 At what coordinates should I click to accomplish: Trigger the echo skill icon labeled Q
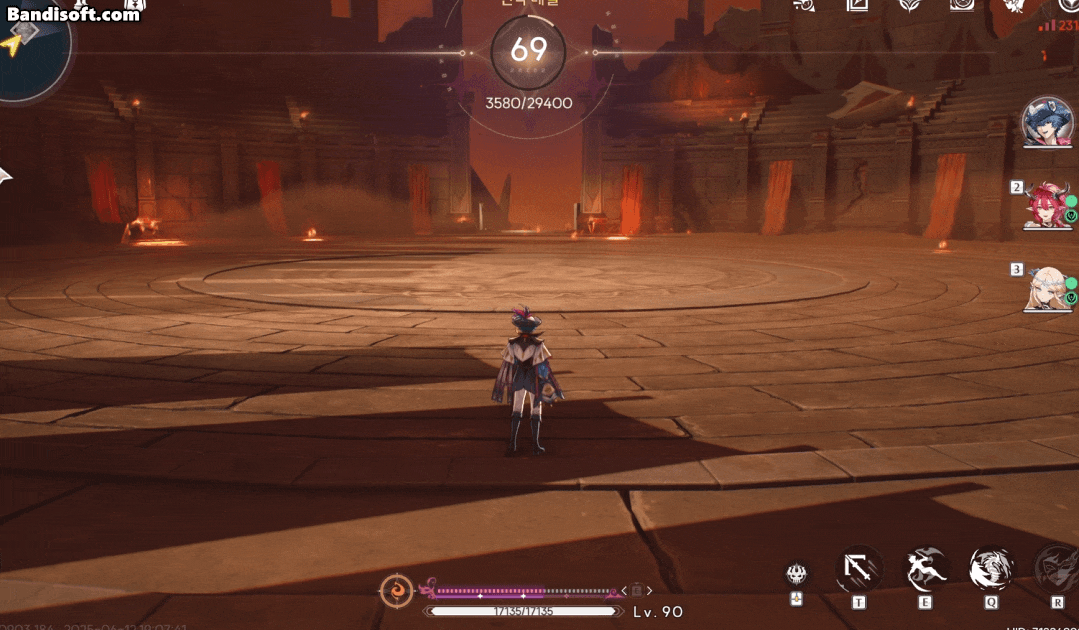pos(991,569)
